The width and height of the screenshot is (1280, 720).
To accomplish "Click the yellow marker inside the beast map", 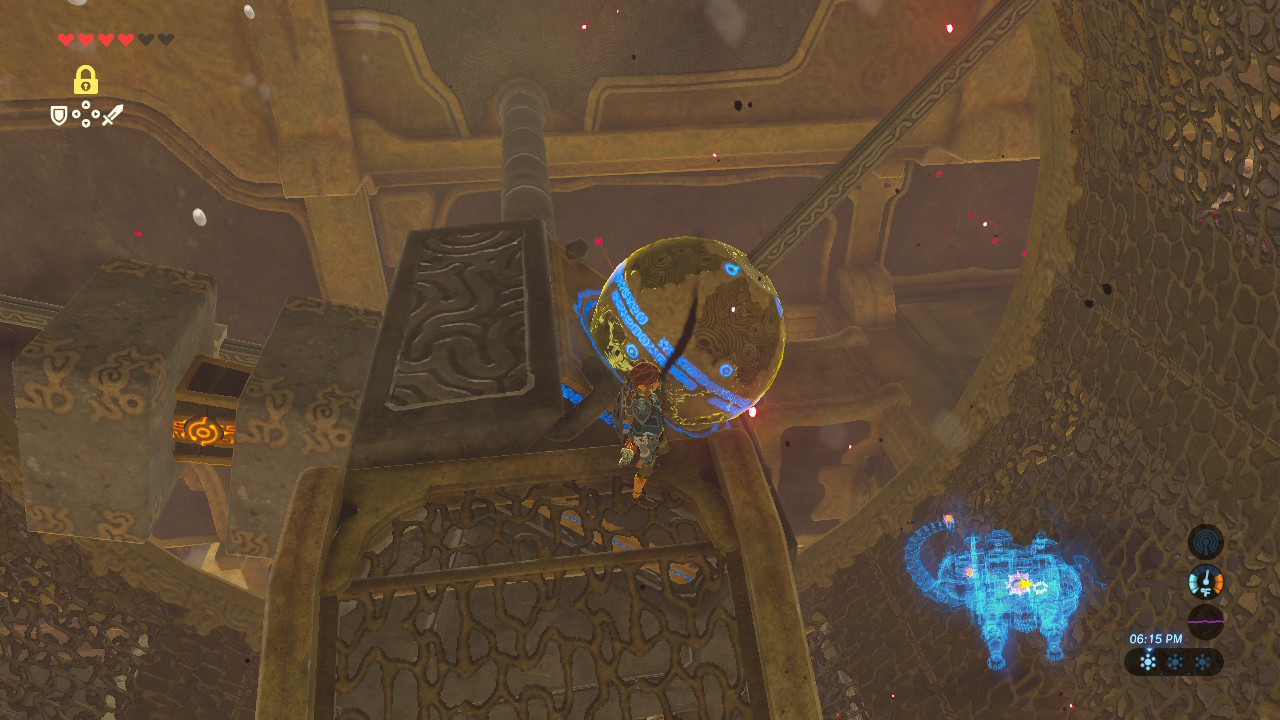I will pos(1025,583).
